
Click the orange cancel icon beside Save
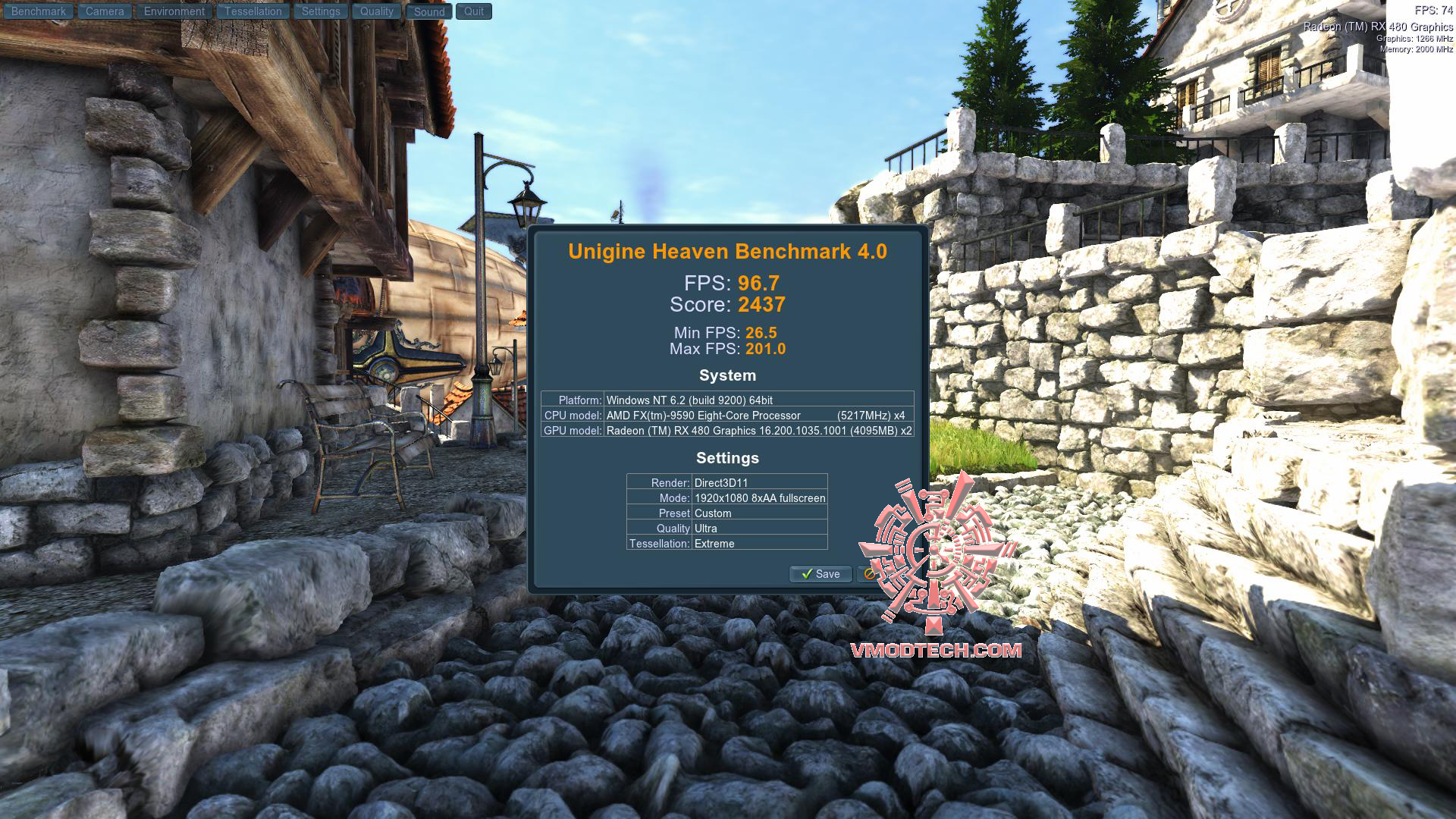tap(869, 574)
